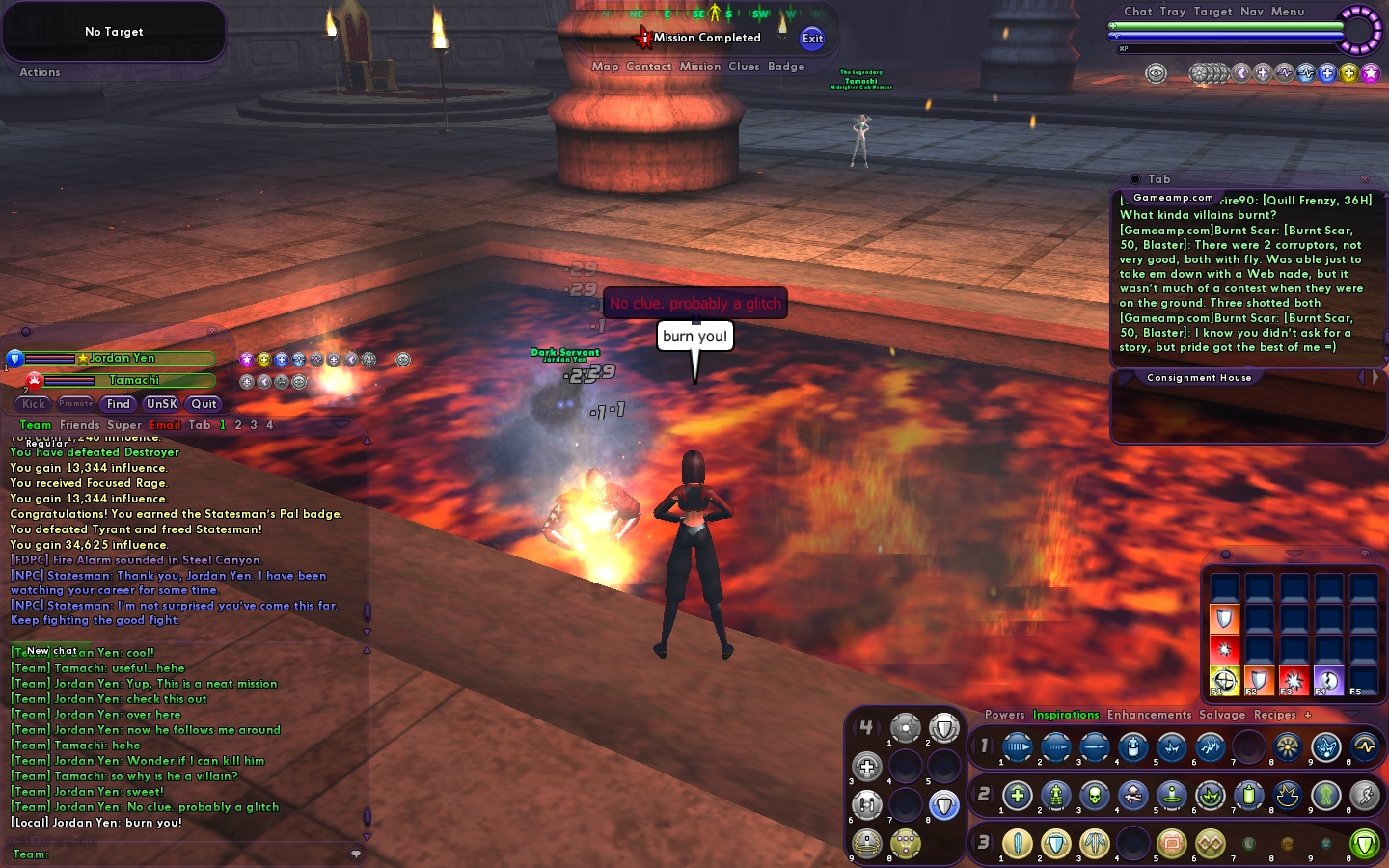Screen dimensions: 1389x868
Task: Toggle the Chat window from top bar
Action: (x=1137, y=12)
